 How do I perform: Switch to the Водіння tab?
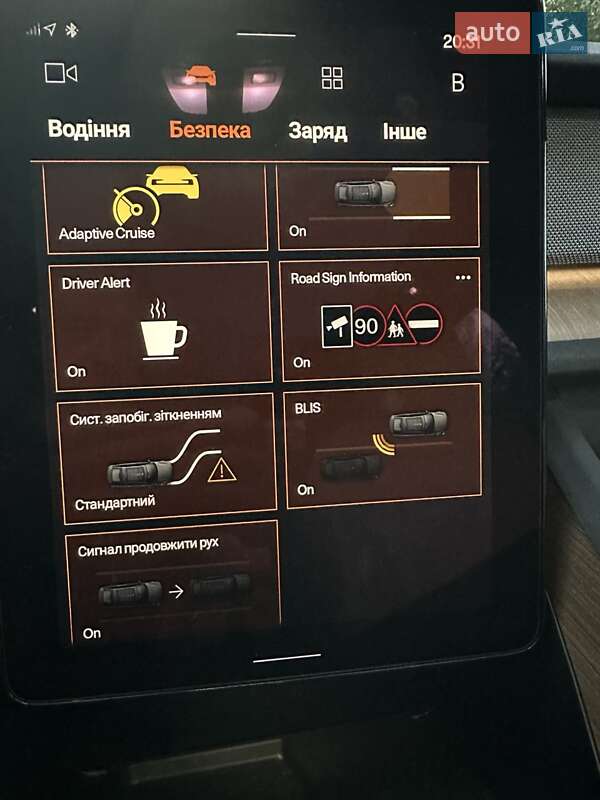[89, 130]
